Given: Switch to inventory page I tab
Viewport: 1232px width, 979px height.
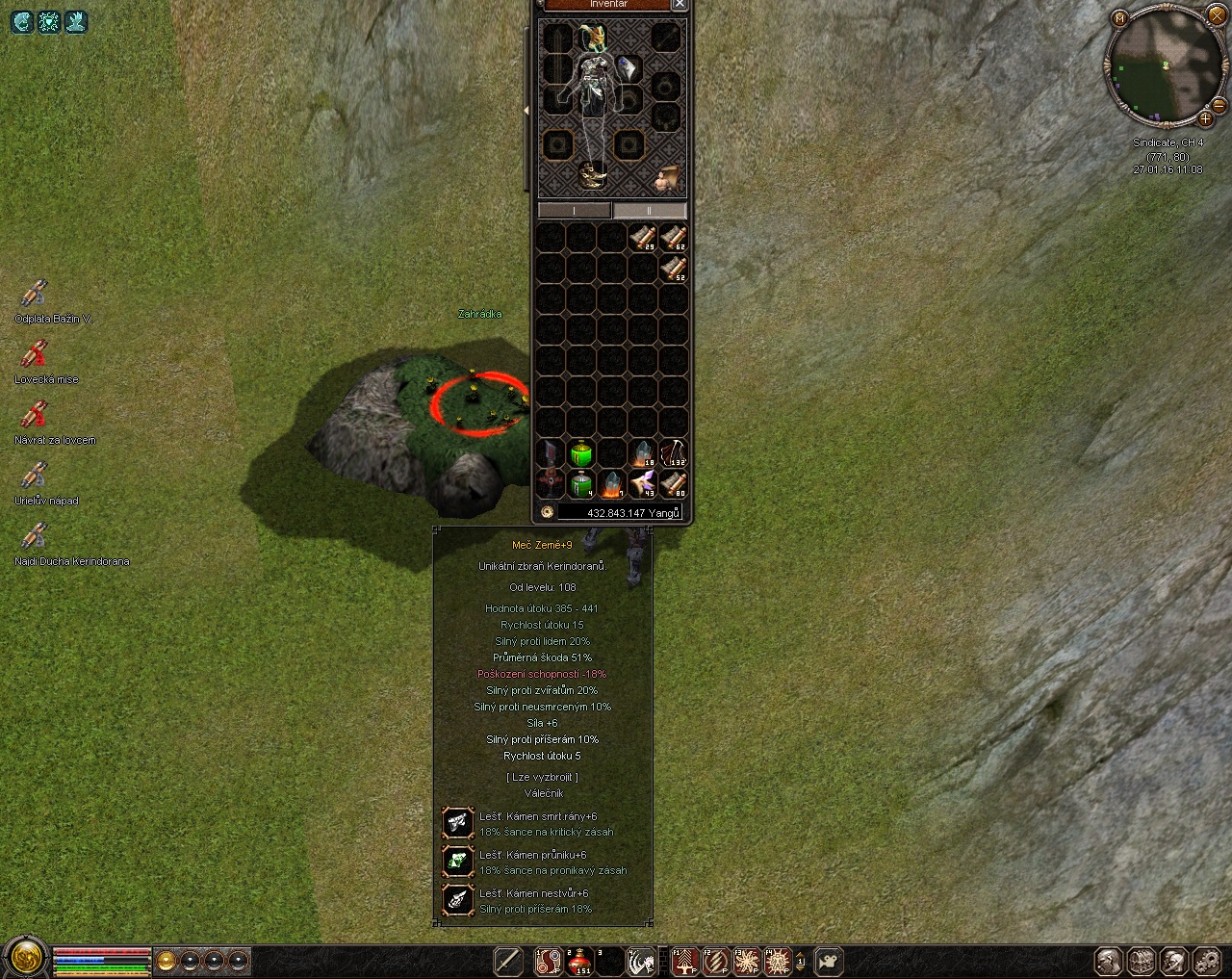Looking at the screenshot, I should (x=574, y=210).
